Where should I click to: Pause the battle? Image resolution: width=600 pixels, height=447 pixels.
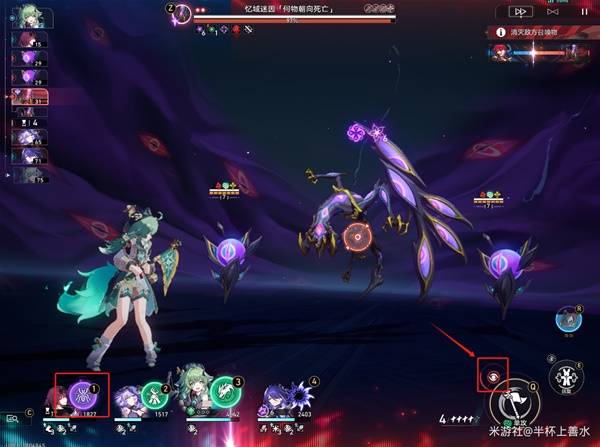[x=584, y=11]
